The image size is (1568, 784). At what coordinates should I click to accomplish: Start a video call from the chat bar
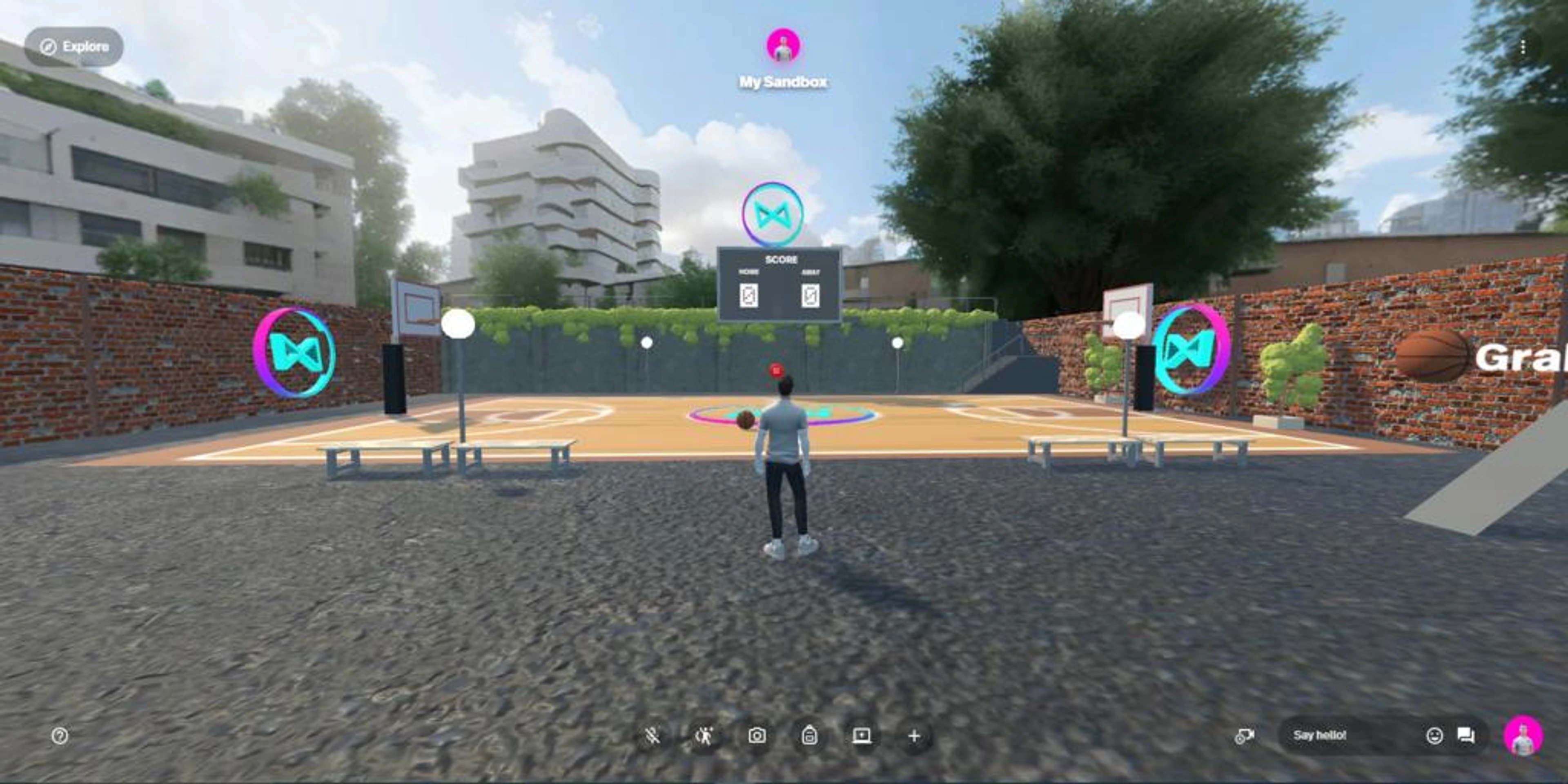pos(1245,735)
